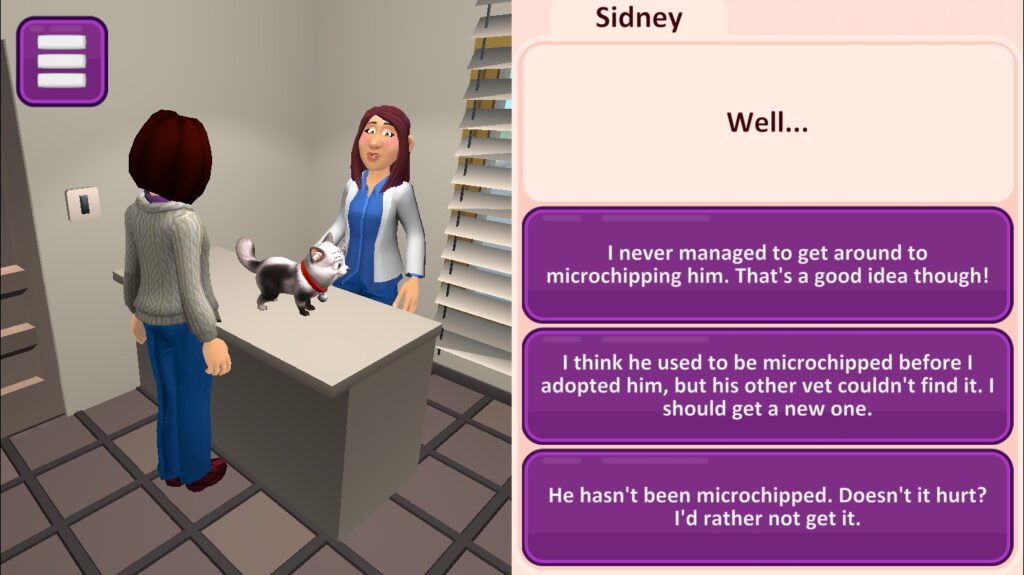This screenshot has width=1024, height=575.
Task: Select "used to be microchipped before I adopted" reply
Action: (x=767, y=386)
